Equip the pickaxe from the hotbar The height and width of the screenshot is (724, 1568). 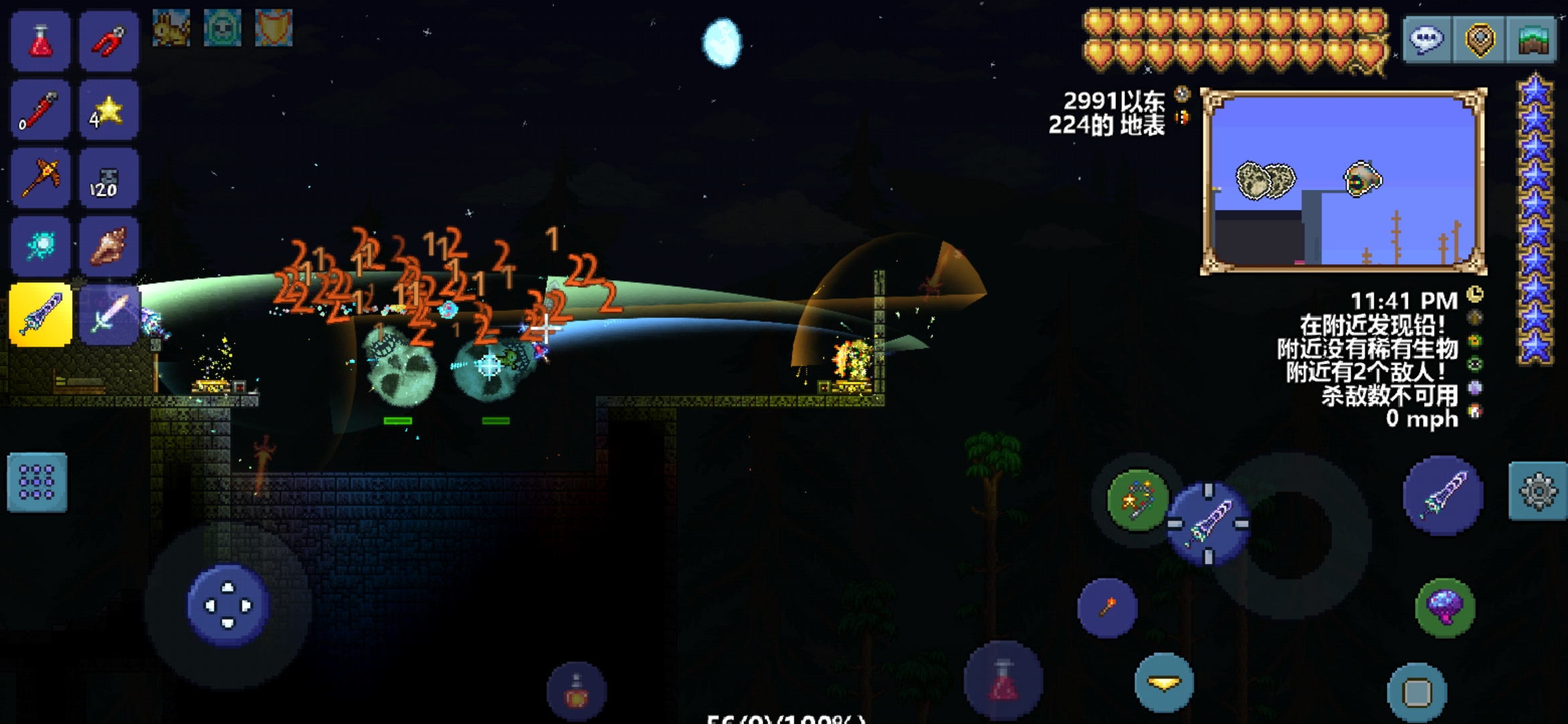tap(40, 178)
